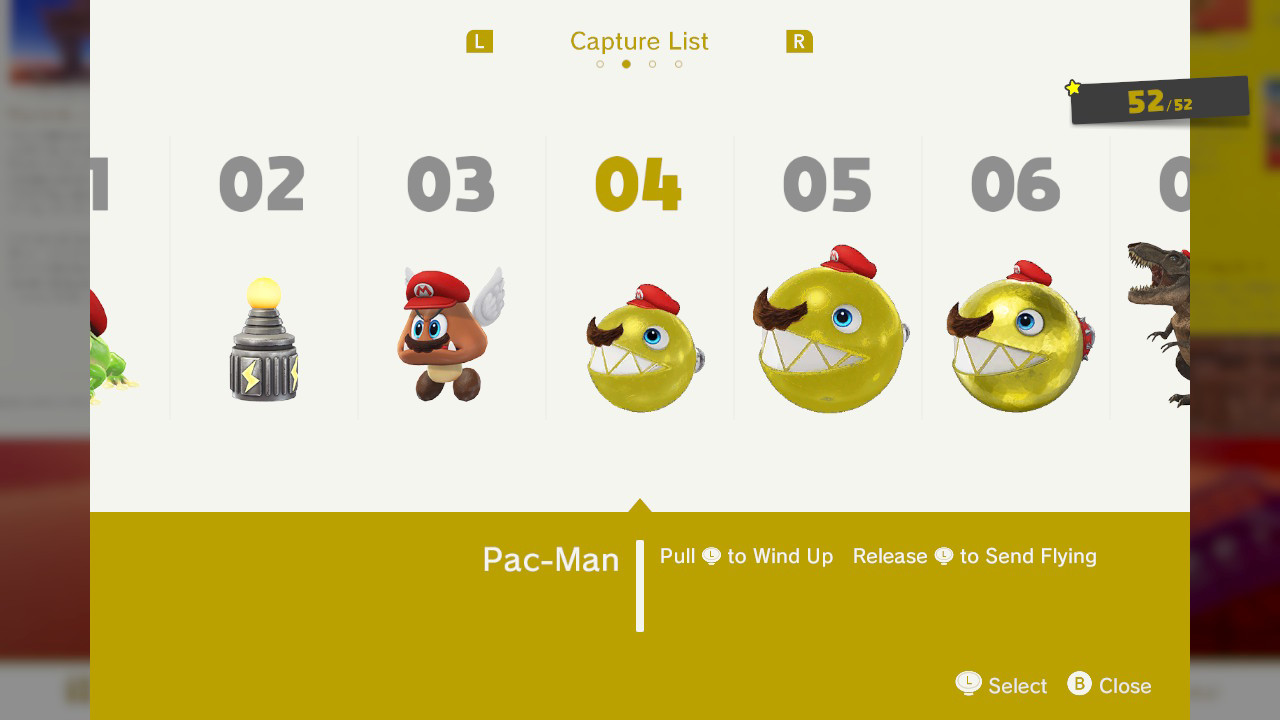Click the R shoulder button indicator
The height and width of the screenshot is (720, 1280).
tap(799, 41)
